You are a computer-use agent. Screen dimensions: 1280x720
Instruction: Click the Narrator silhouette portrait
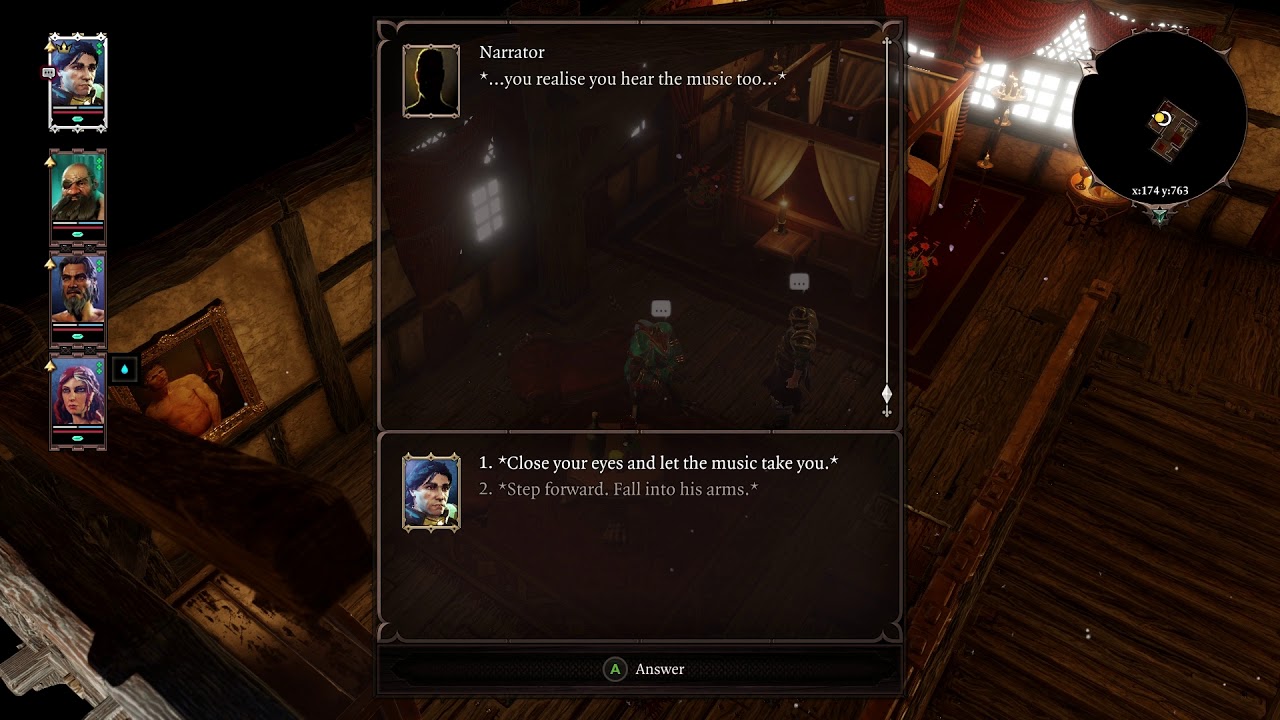pos(431,80)
